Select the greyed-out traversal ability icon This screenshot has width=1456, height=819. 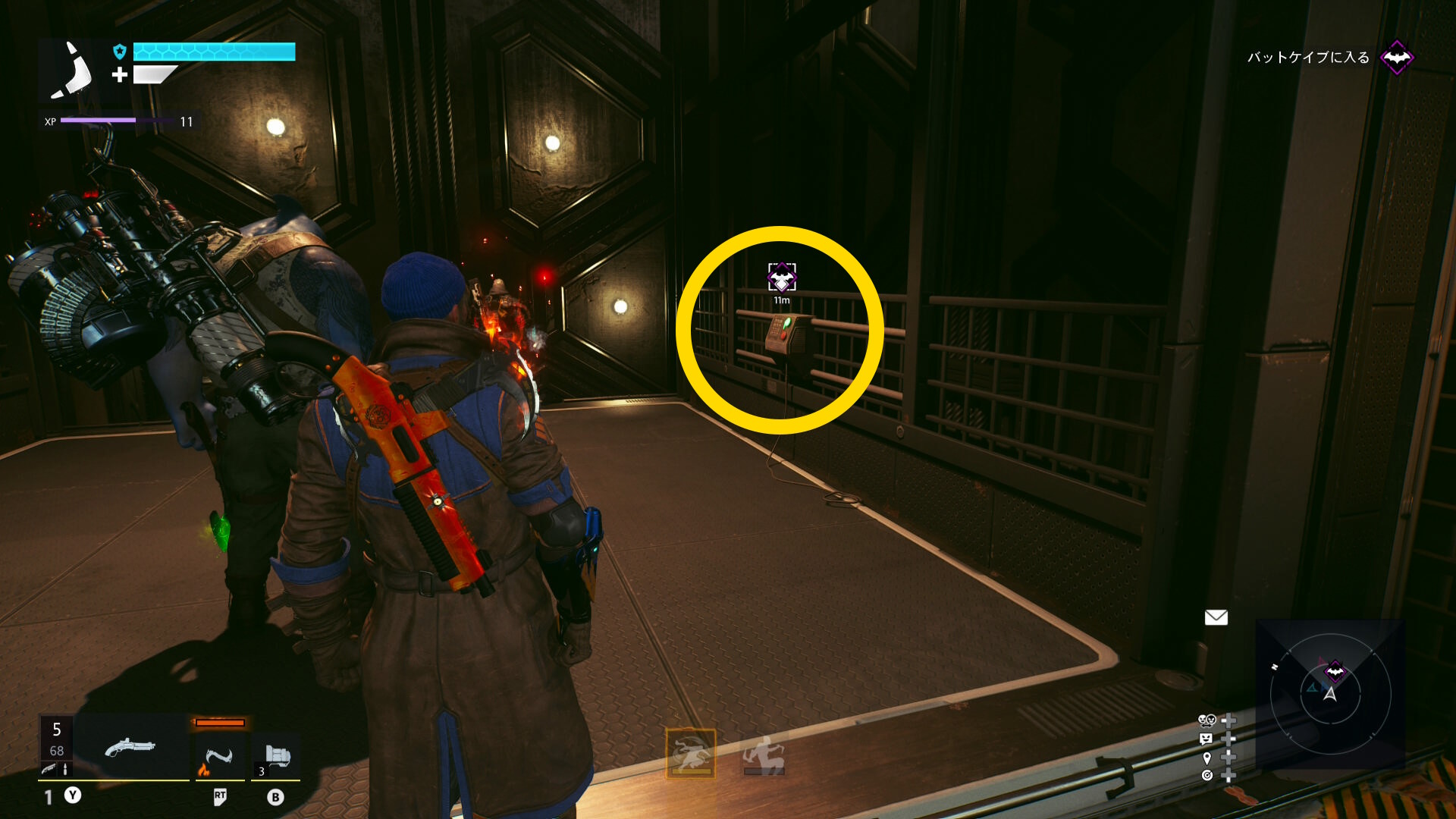764,755
